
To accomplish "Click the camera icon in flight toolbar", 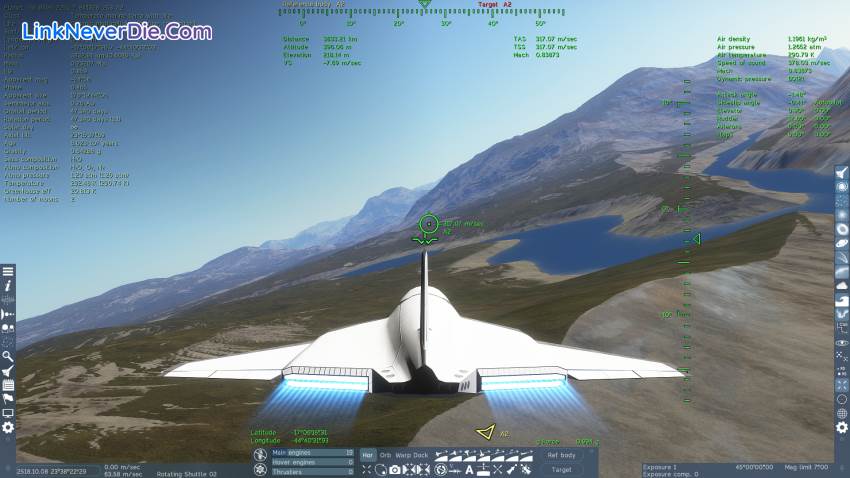I will coord(395,469).
